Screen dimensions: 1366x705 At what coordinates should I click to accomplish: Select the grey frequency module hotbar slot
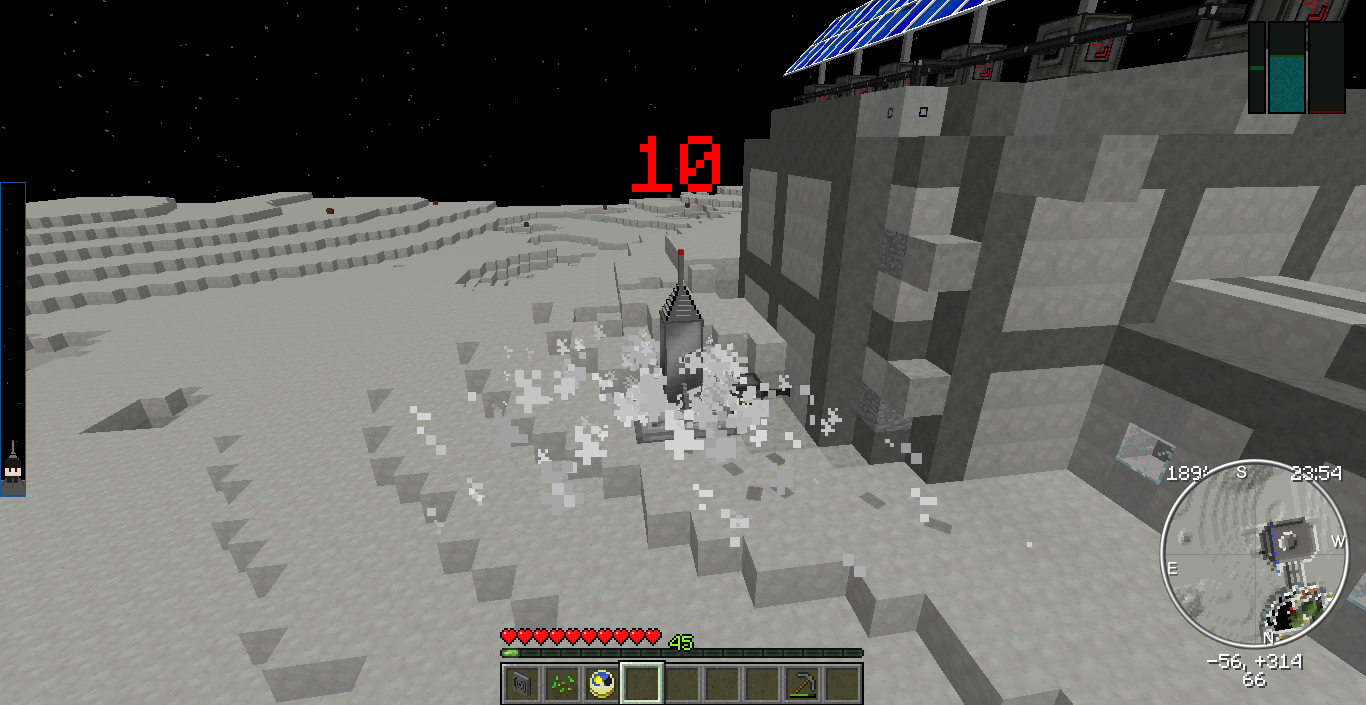520,684
